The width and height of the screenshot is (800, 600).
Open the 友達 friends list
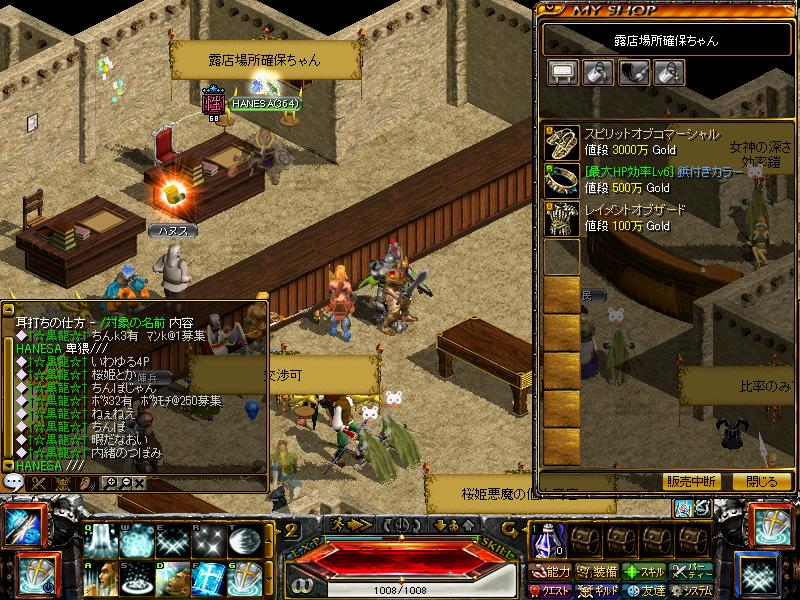tap(645, 590)
